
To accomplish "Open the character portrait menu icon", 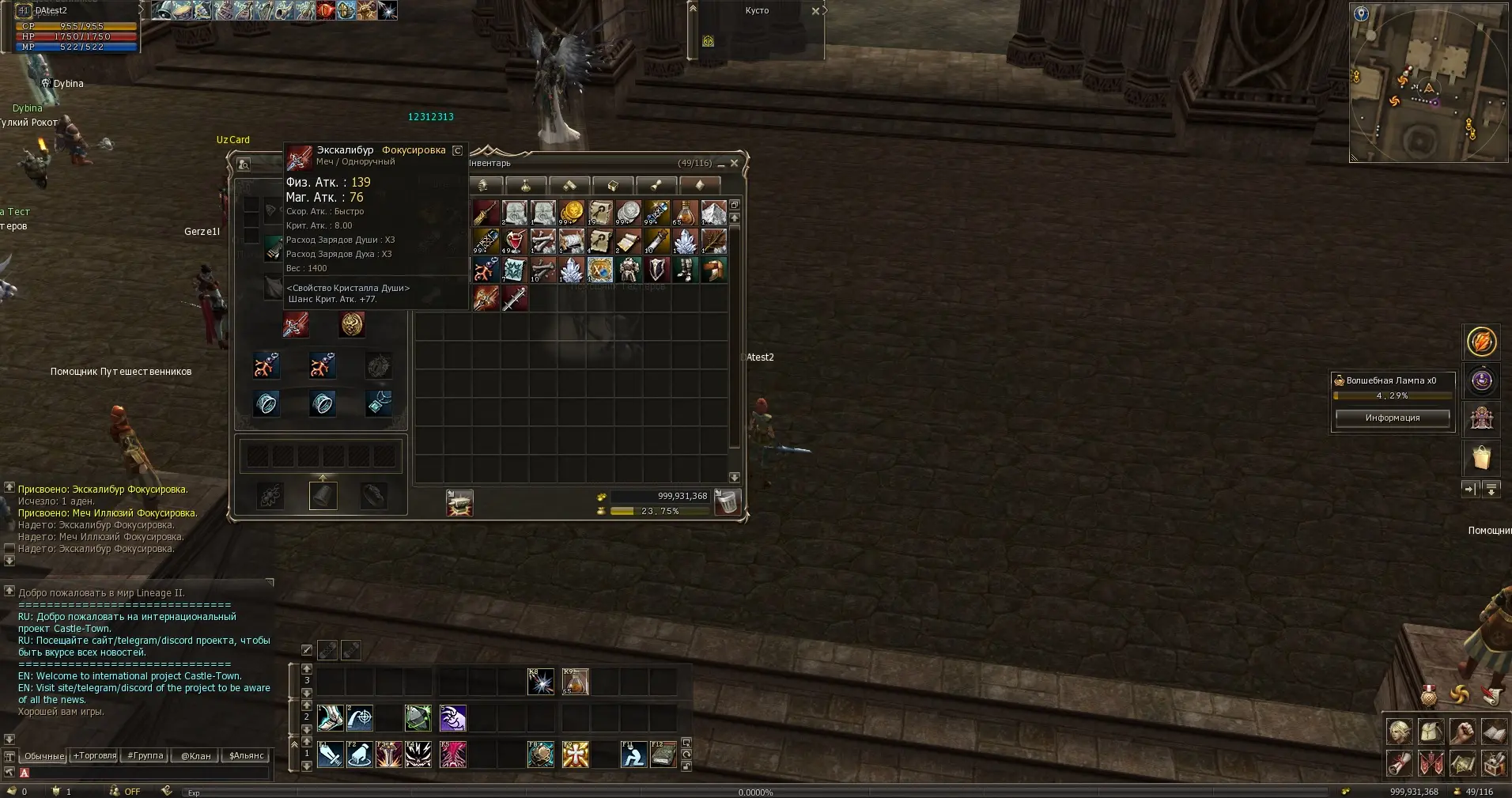I will coord(1399,732).
